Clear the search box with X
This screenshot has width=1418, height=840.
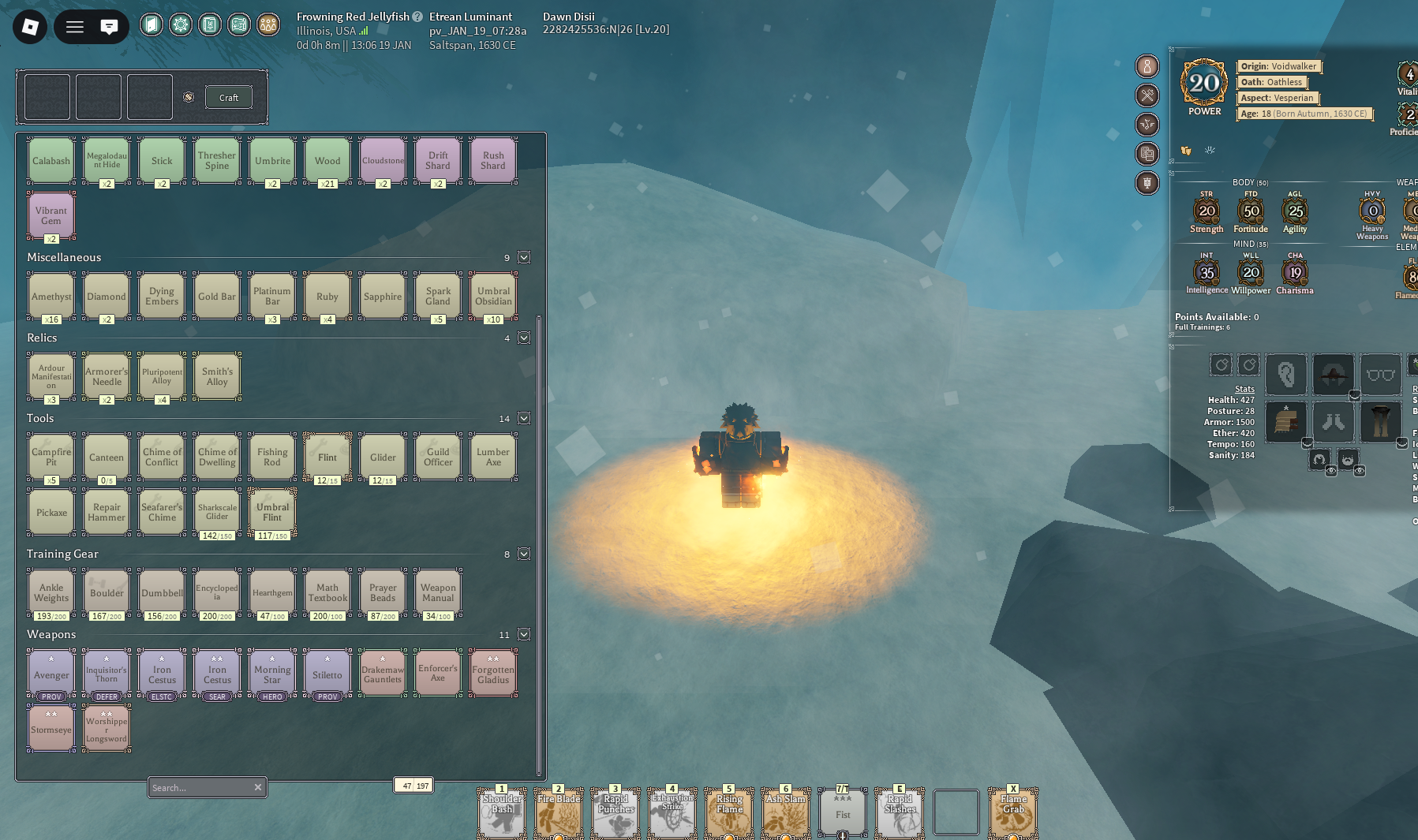tap(257, 787)
